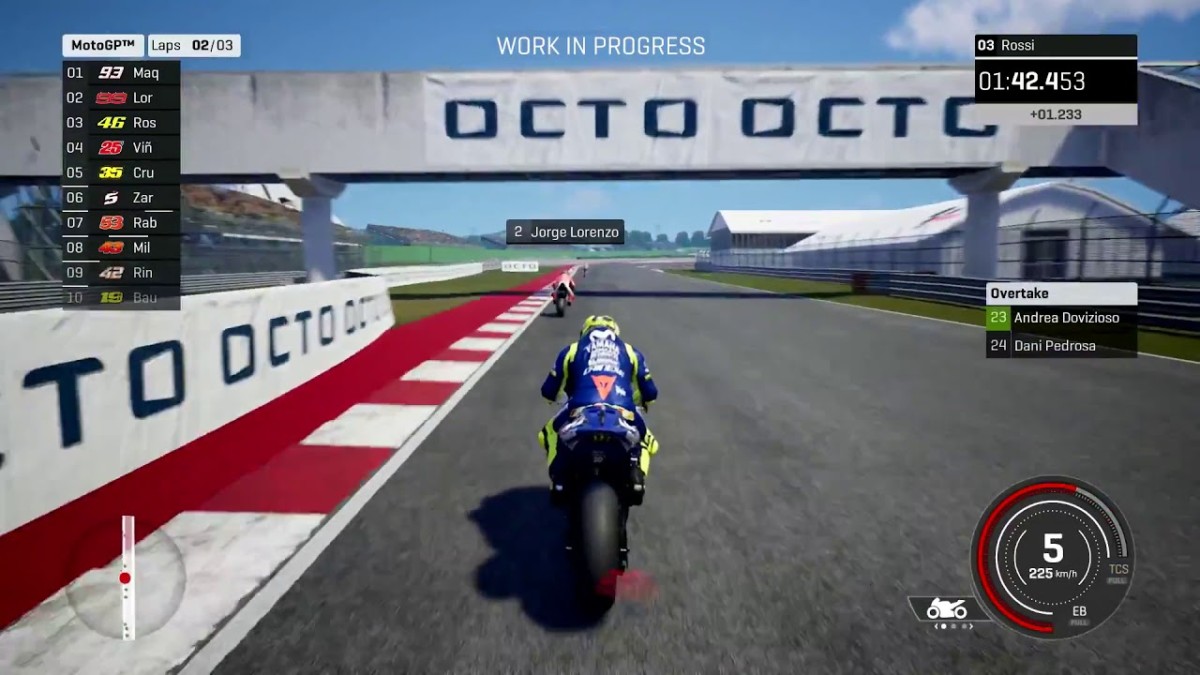The height and width of the screenshot is (675, 1200).
Task: Select the Bau row in tenth place
Action: pyautogui.click(x=121, y=297)
